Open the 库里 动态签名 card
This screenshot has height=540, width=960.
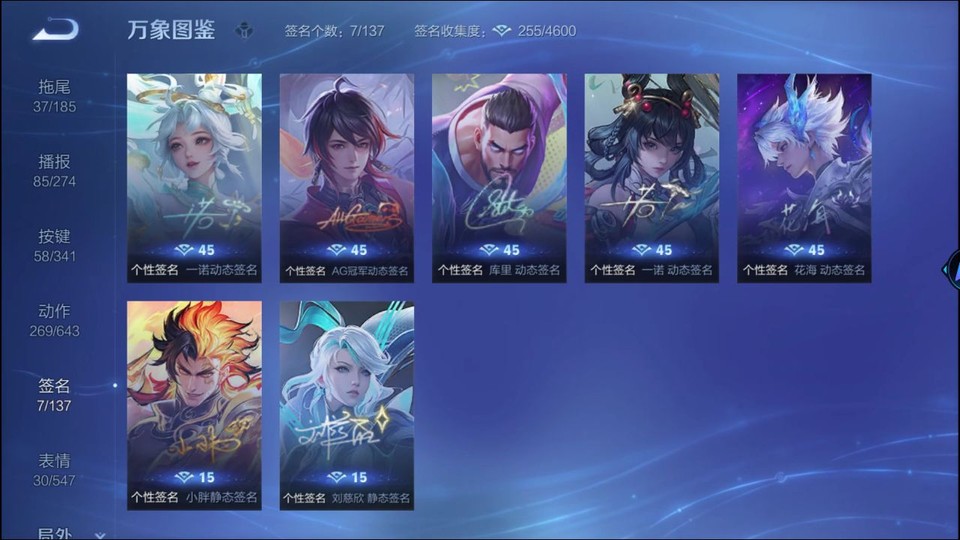pos(499,178)
